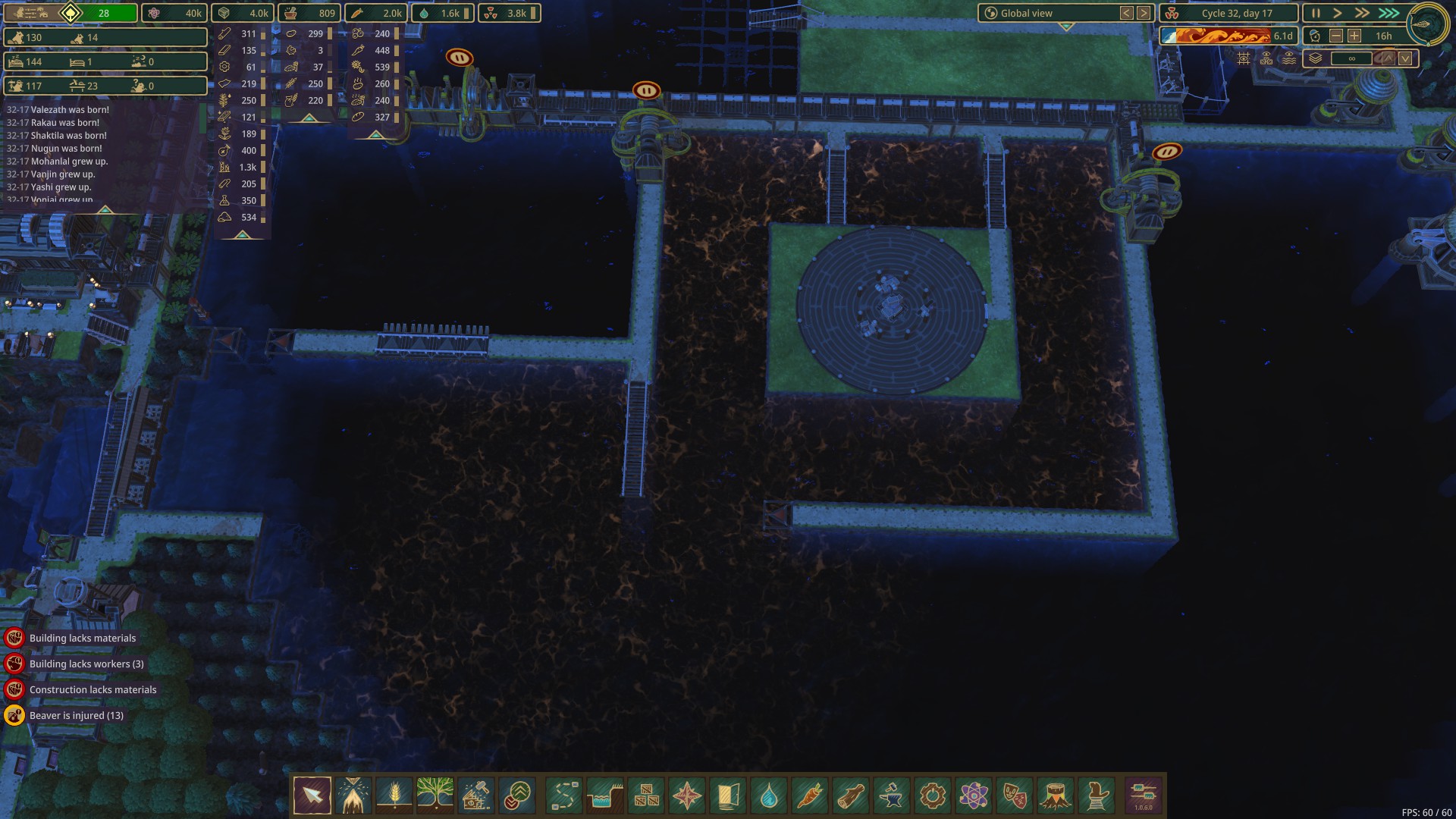Toggle the grid overlay eye icon
The width and height of the screenshot is (1456, 819).
tap(1244, 58)
